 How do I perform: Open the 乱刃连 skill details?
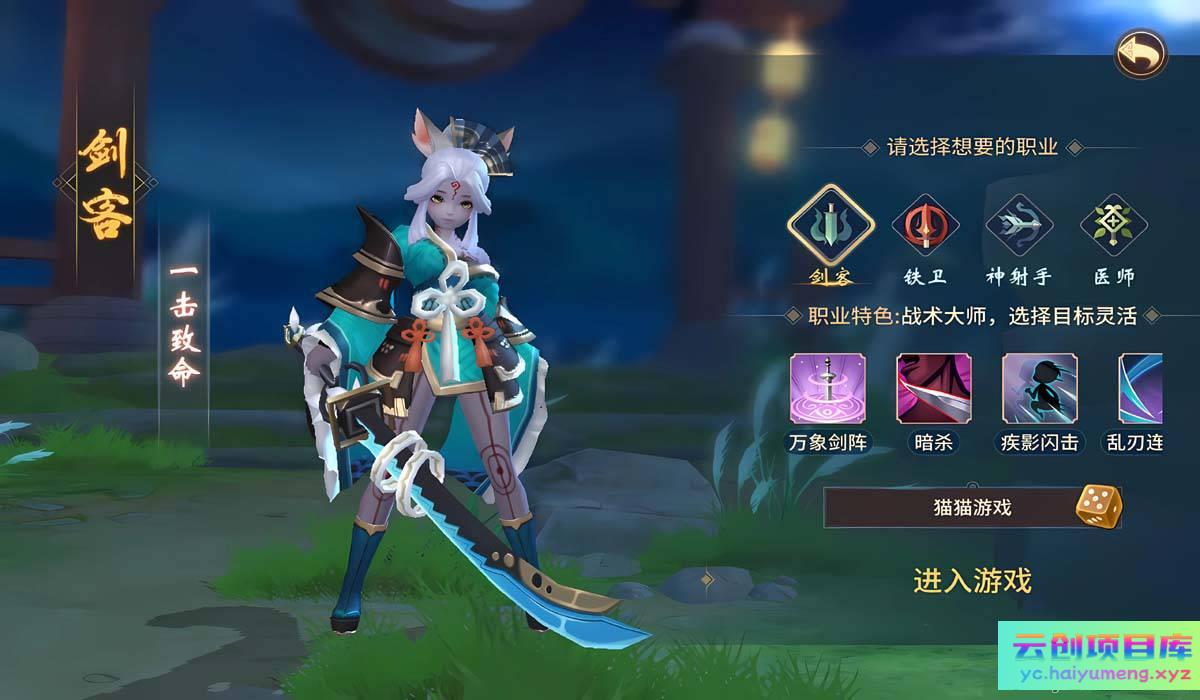1140,388
